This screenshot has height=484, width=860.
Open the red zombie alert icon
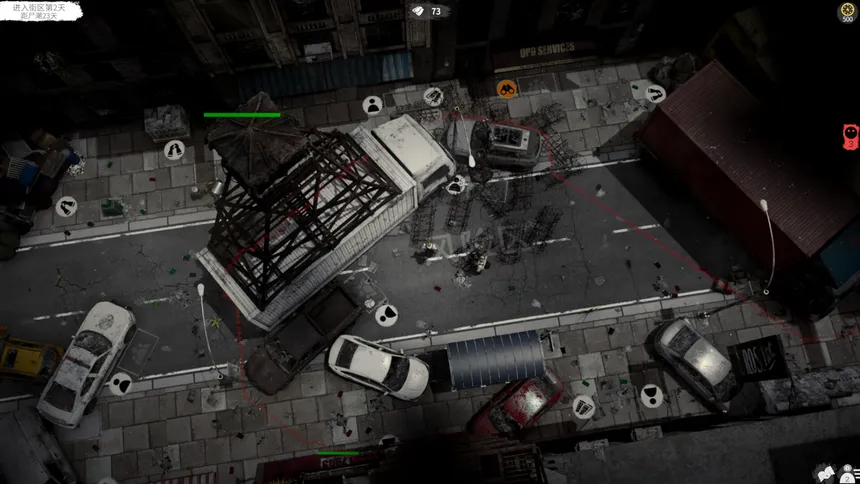click(850, 136)
